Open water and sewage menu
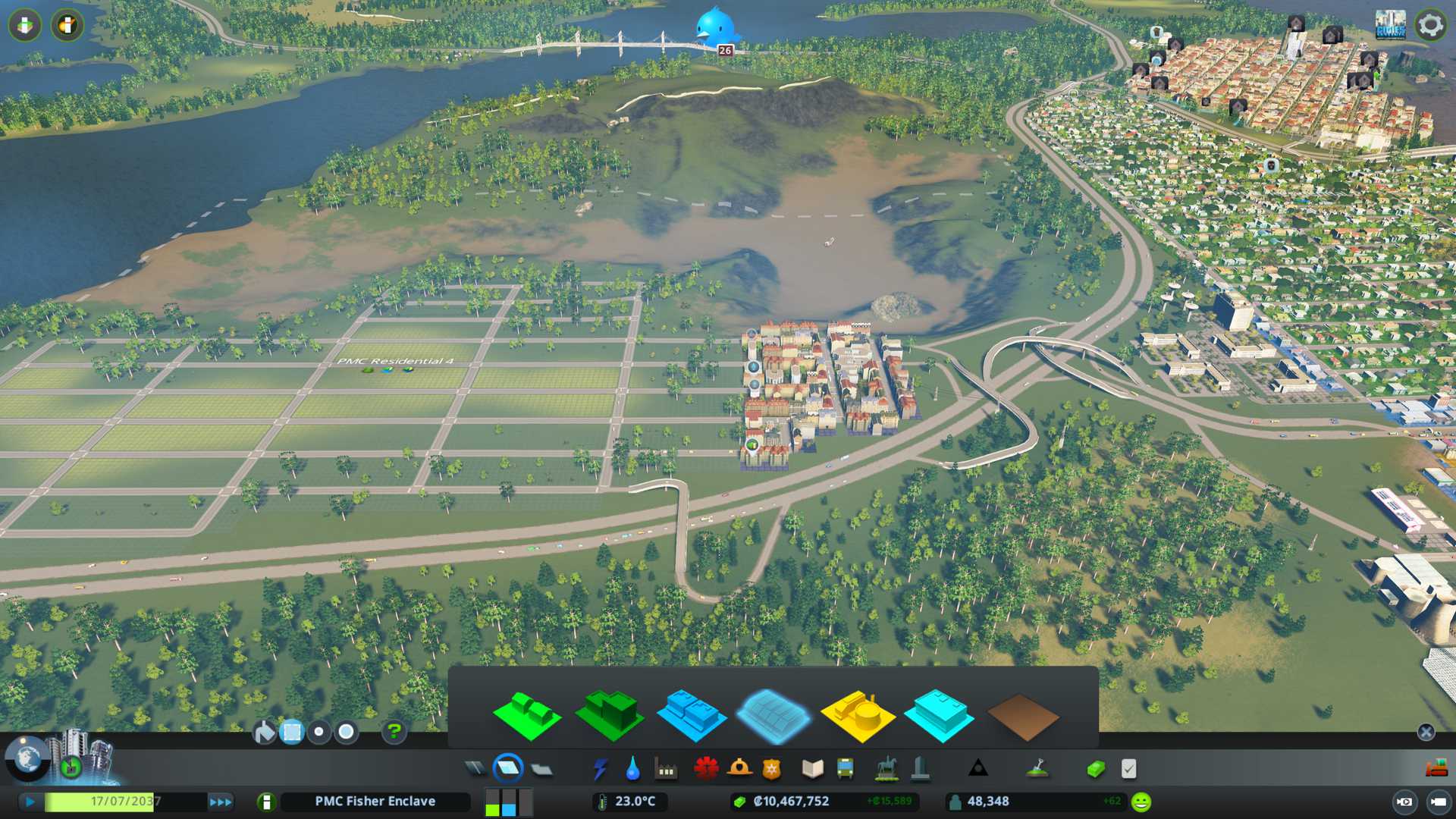The image size is (1456, 819). click(x=632, y=769)
